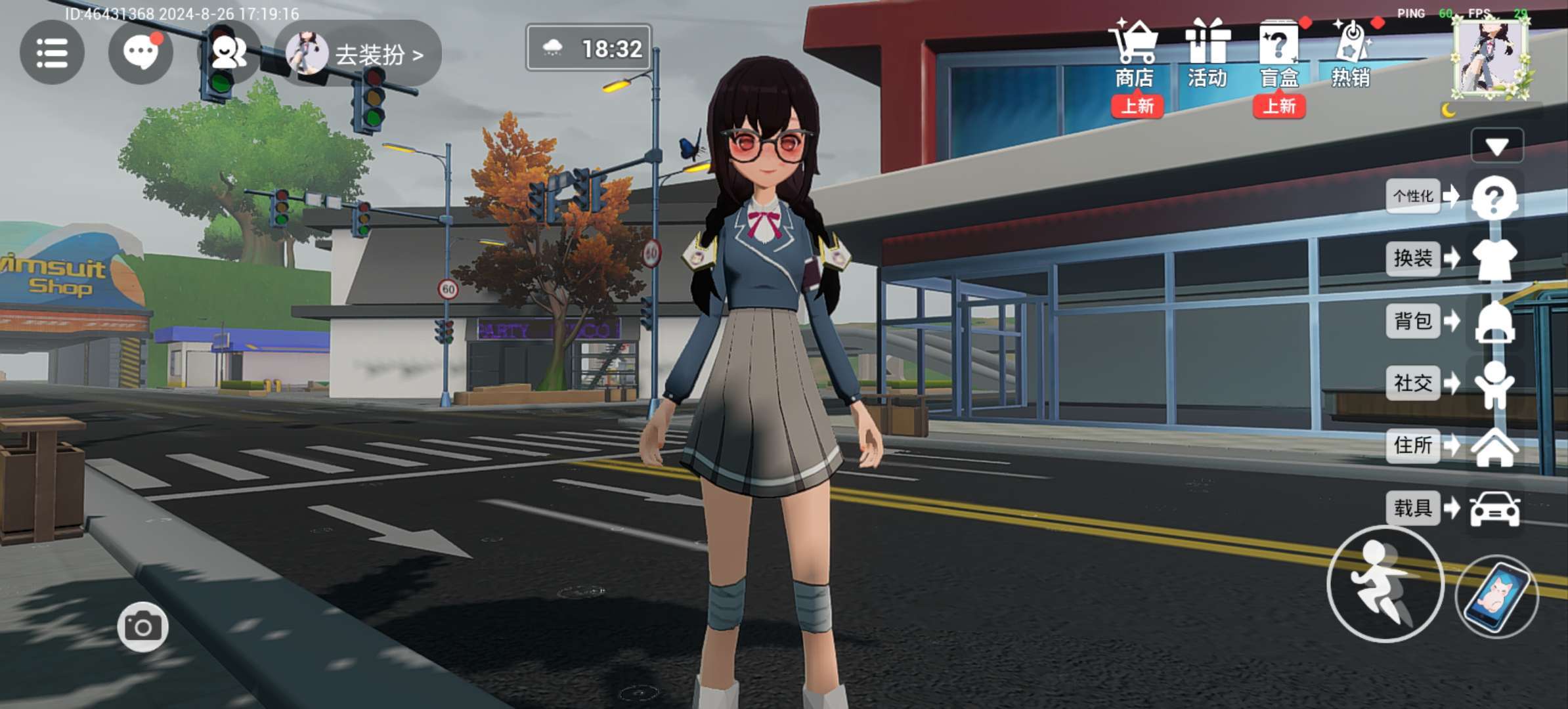Screen dimensions: 1568x709
Task: Open the friends list icon
Action: pos(229,53)
